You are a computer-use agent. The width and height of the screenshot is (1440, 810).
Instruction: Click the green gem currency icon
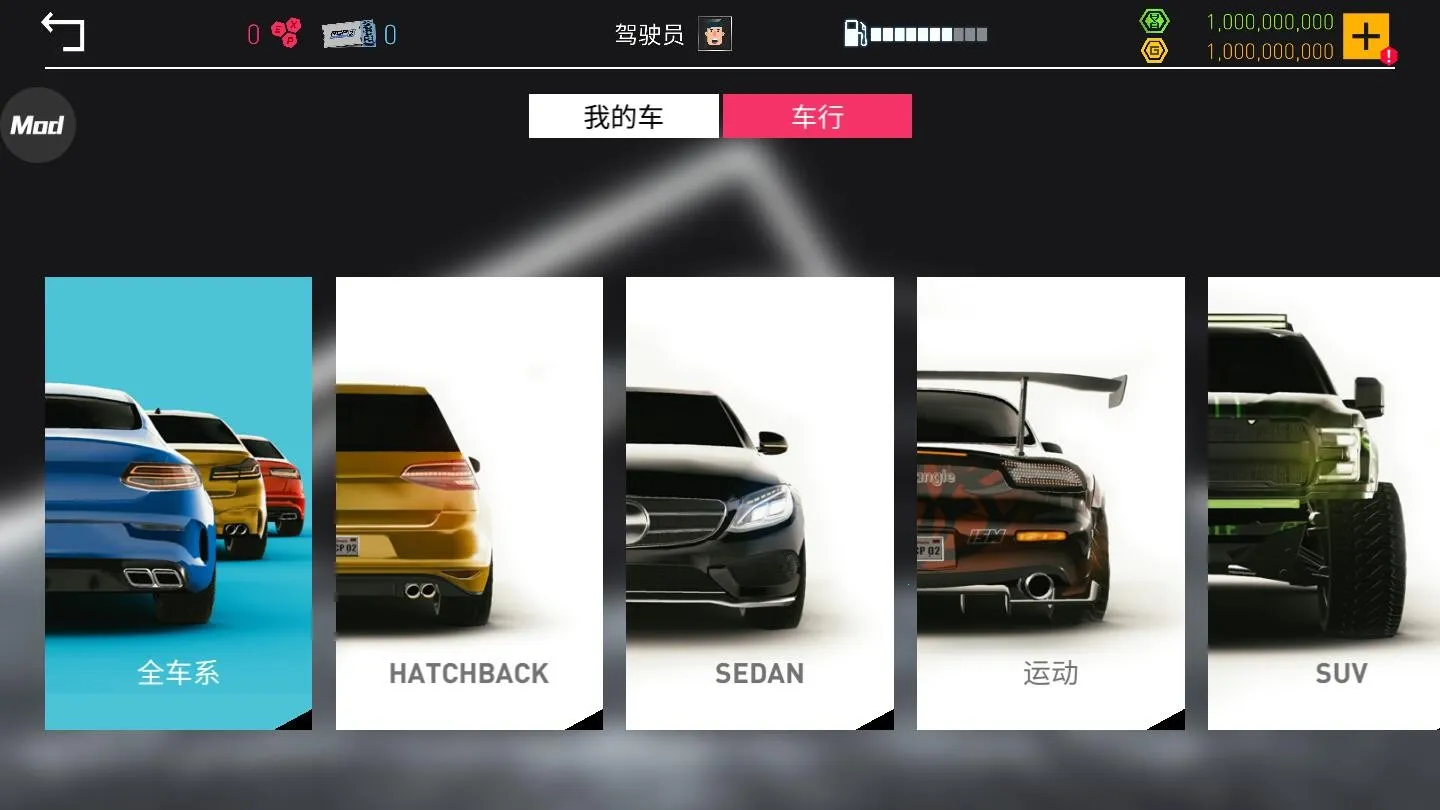[1155, 20]
